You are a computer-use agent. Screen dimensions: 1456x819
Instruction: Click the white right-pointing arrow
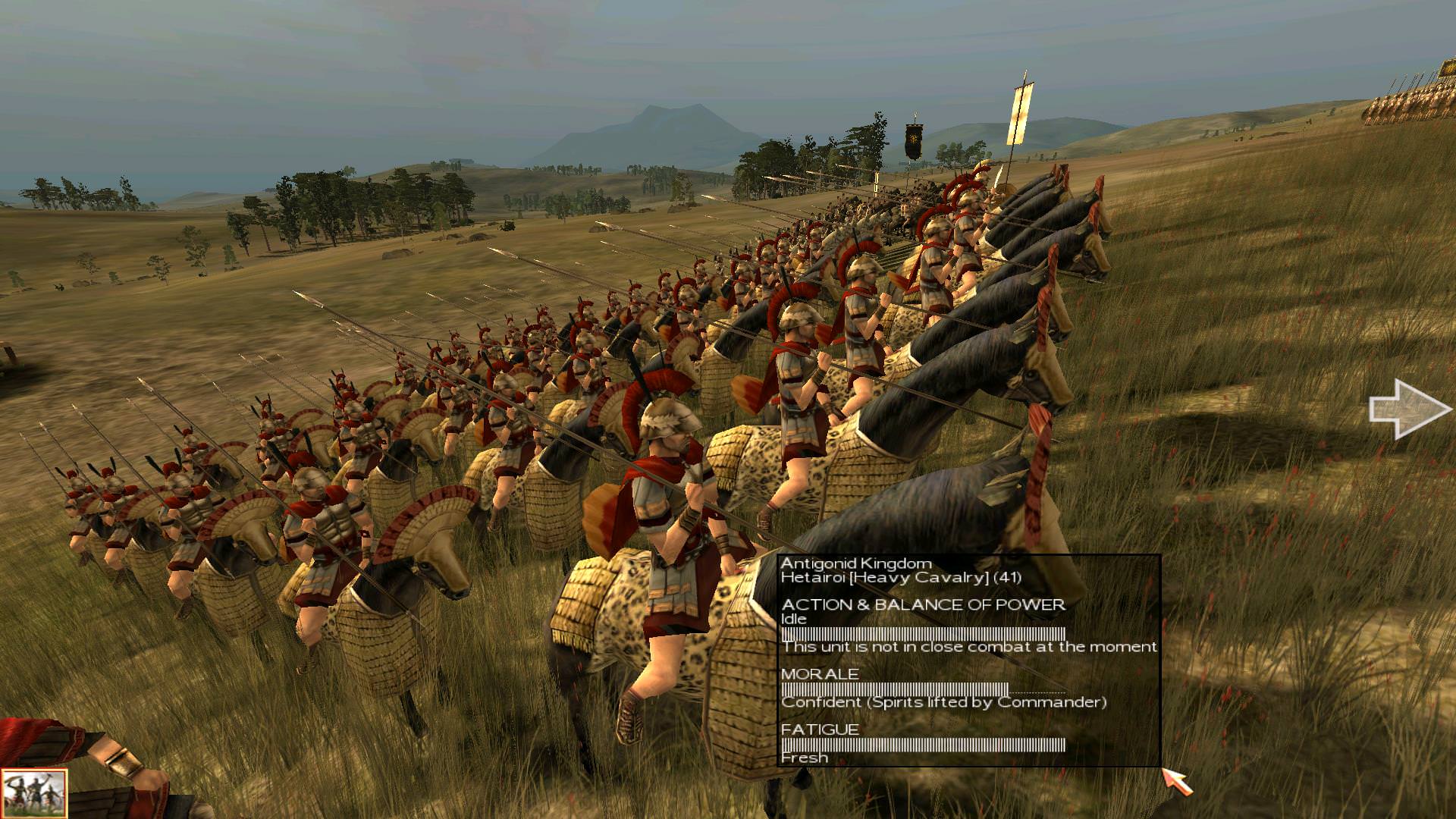point(1408,409)
